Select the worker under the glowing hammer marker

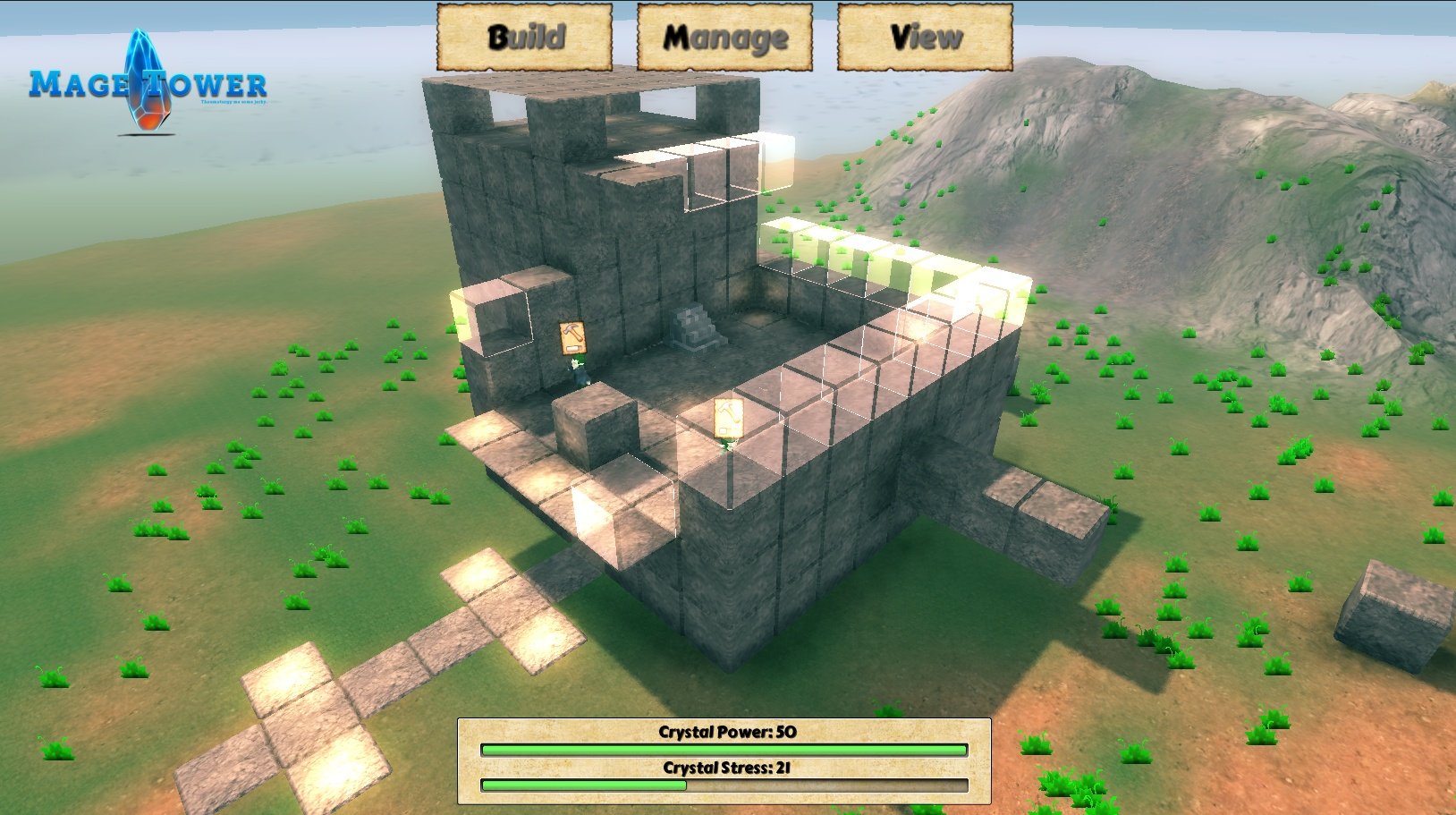(727, 446)
